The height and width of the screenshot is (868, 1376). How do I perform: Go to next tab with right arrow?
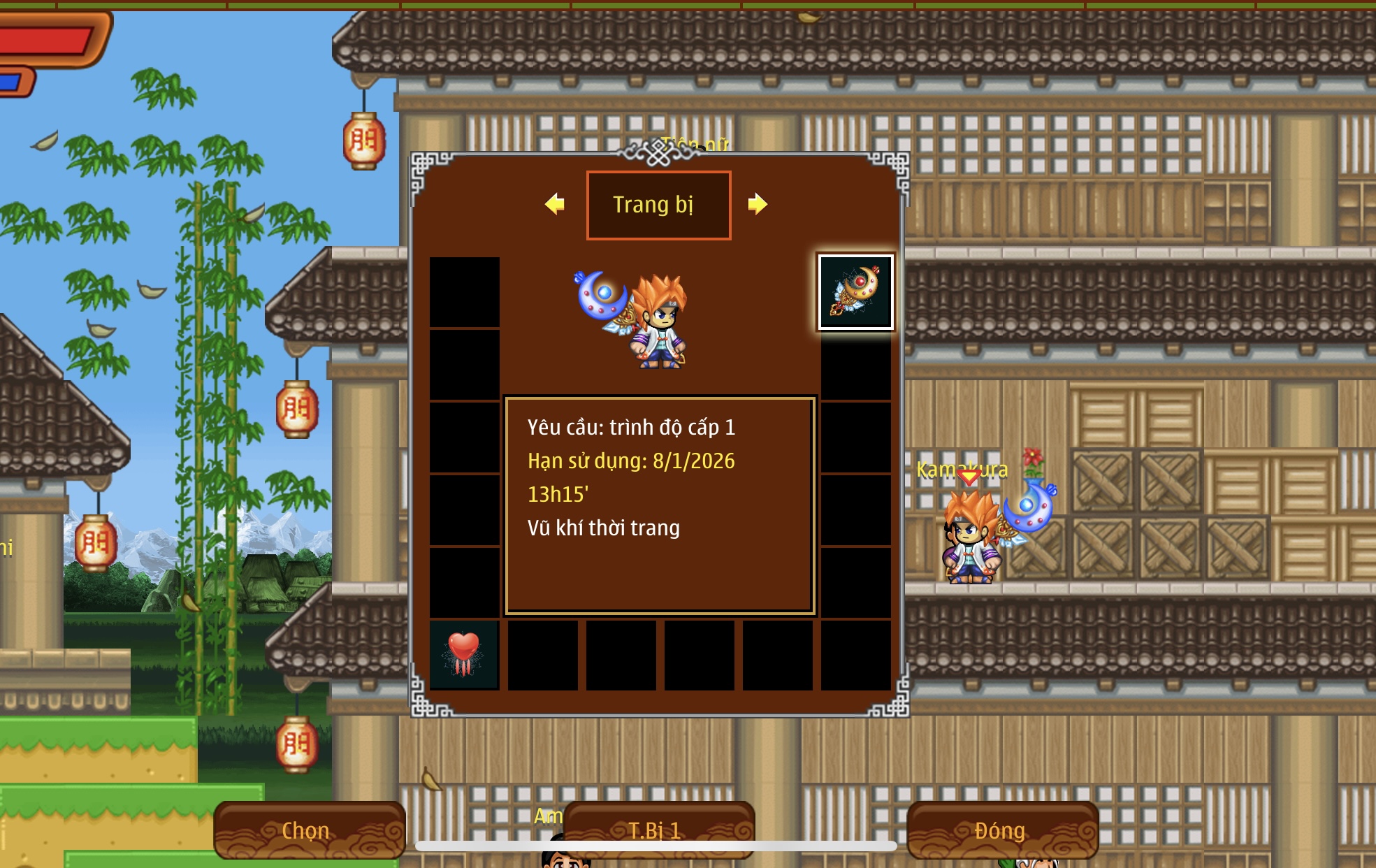coord(757,204)
